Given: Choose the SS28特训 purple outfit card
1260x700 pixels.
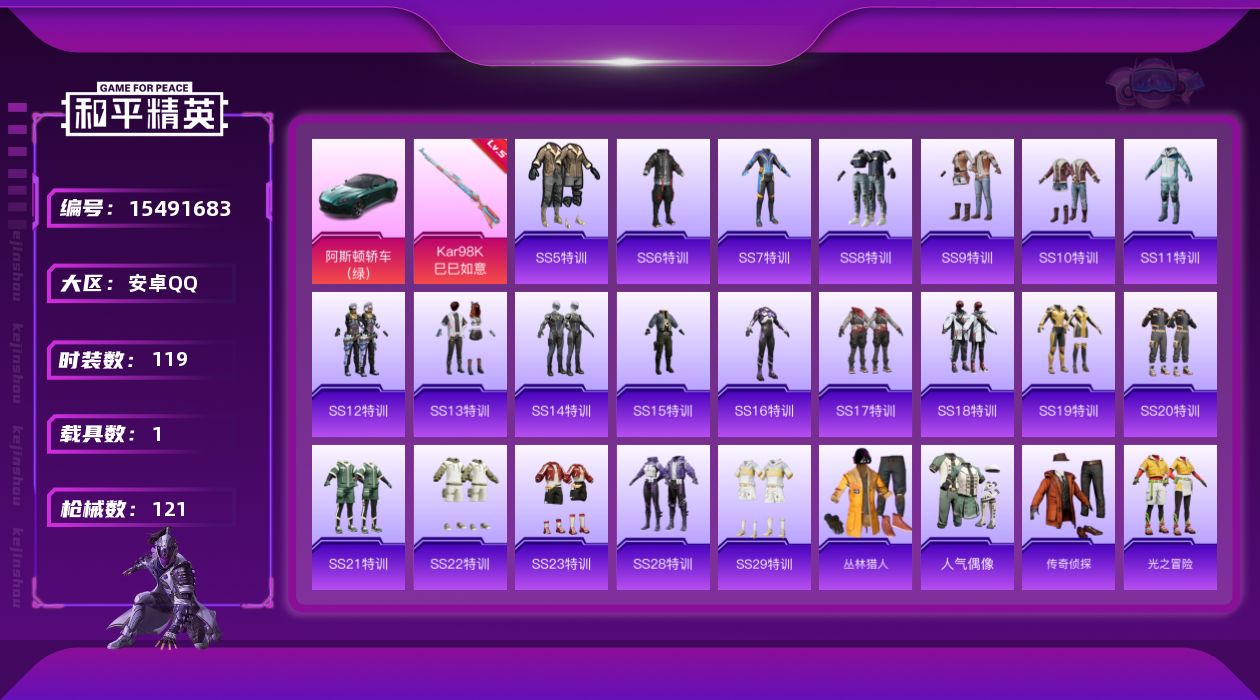Looking at the screenshot, I should point(663,517).
